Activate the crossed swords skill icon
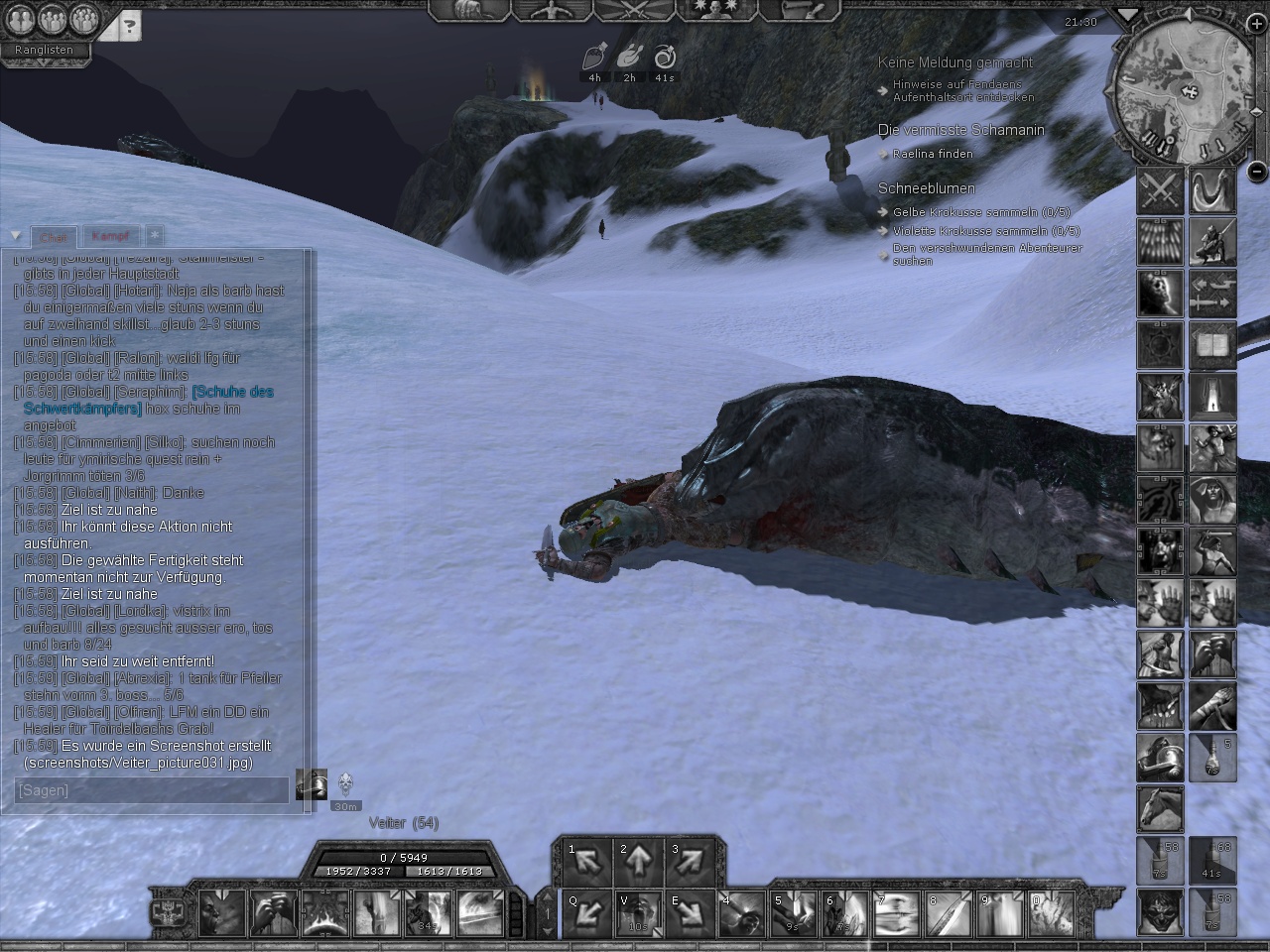Screen dimensions: 1270x952 [1160, 190]
